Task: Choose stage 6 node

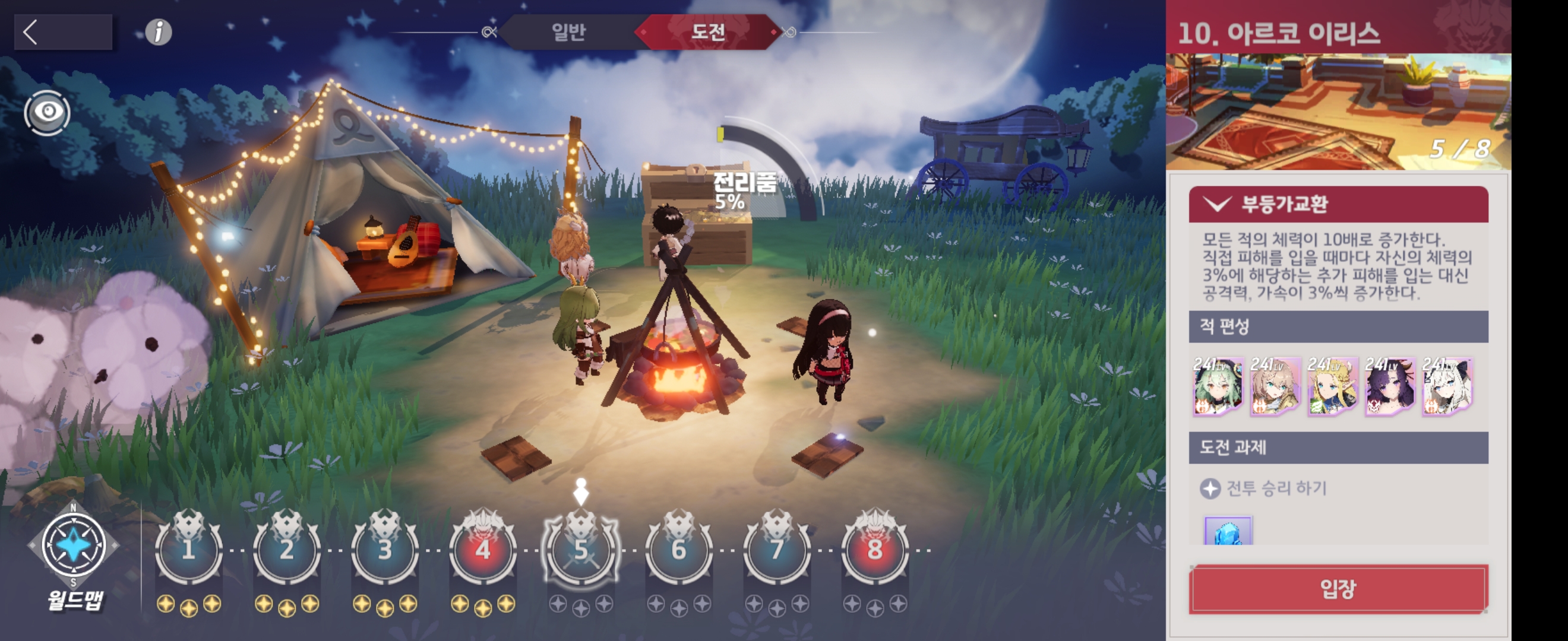Action: click(x=679, y=548)
